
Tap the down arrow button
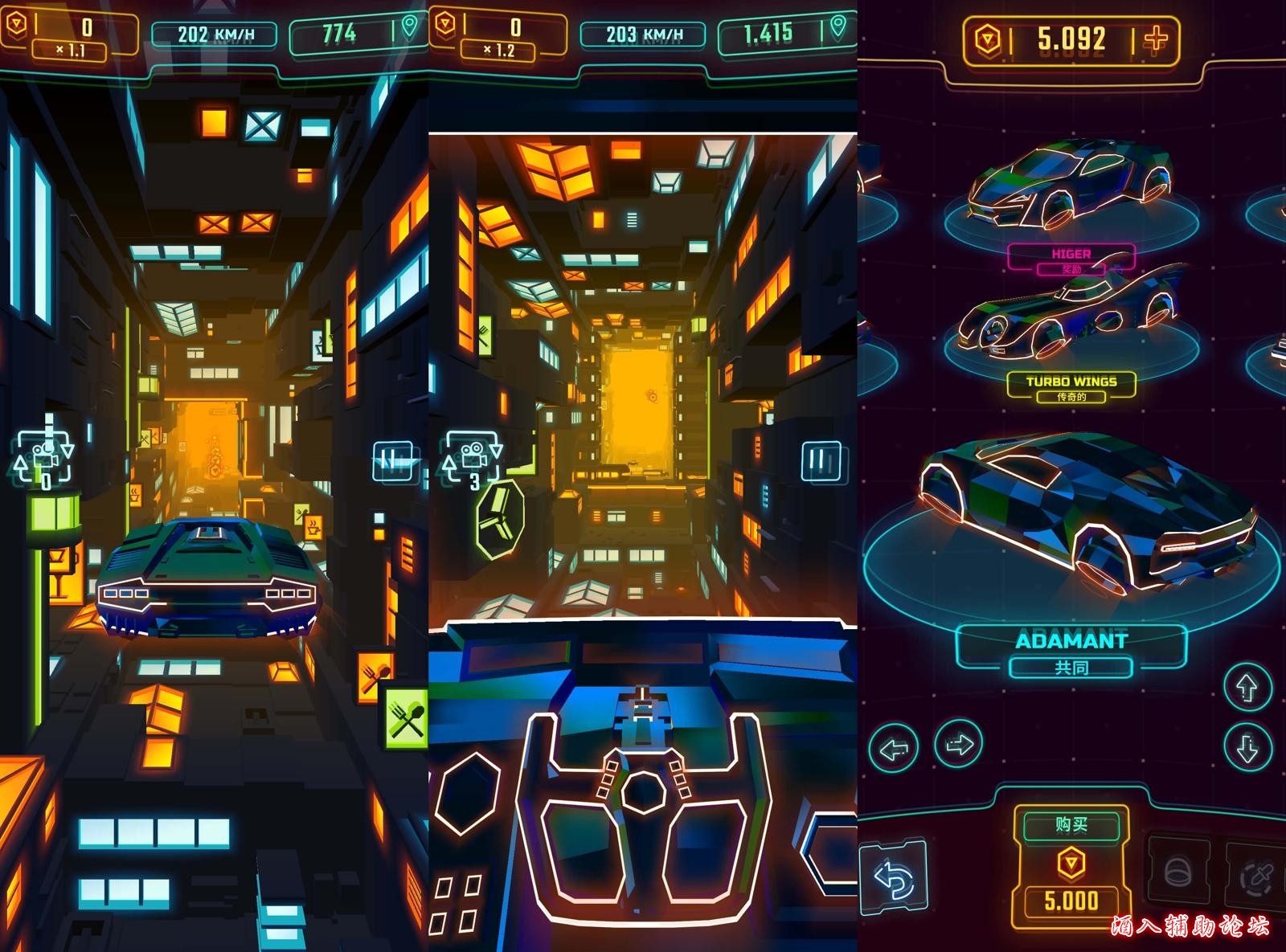tap(1247, 748)
